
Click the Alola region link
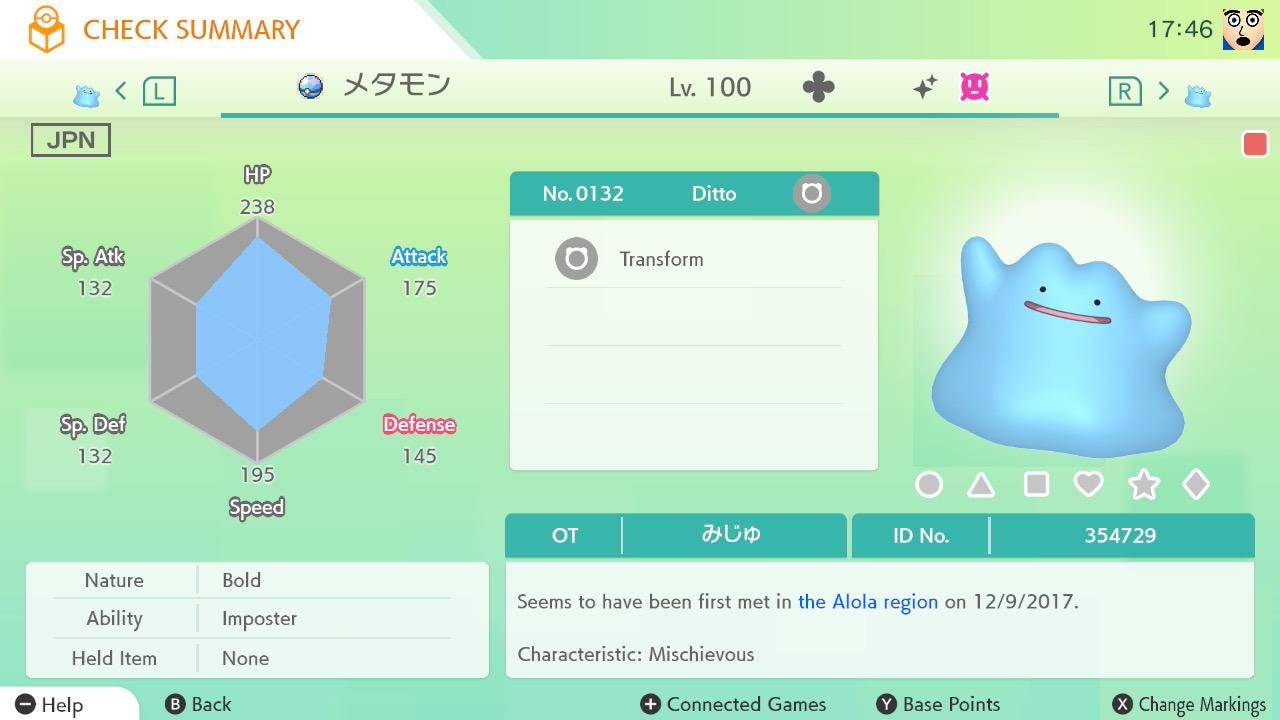pyautogui.click(x=866, y=602)
